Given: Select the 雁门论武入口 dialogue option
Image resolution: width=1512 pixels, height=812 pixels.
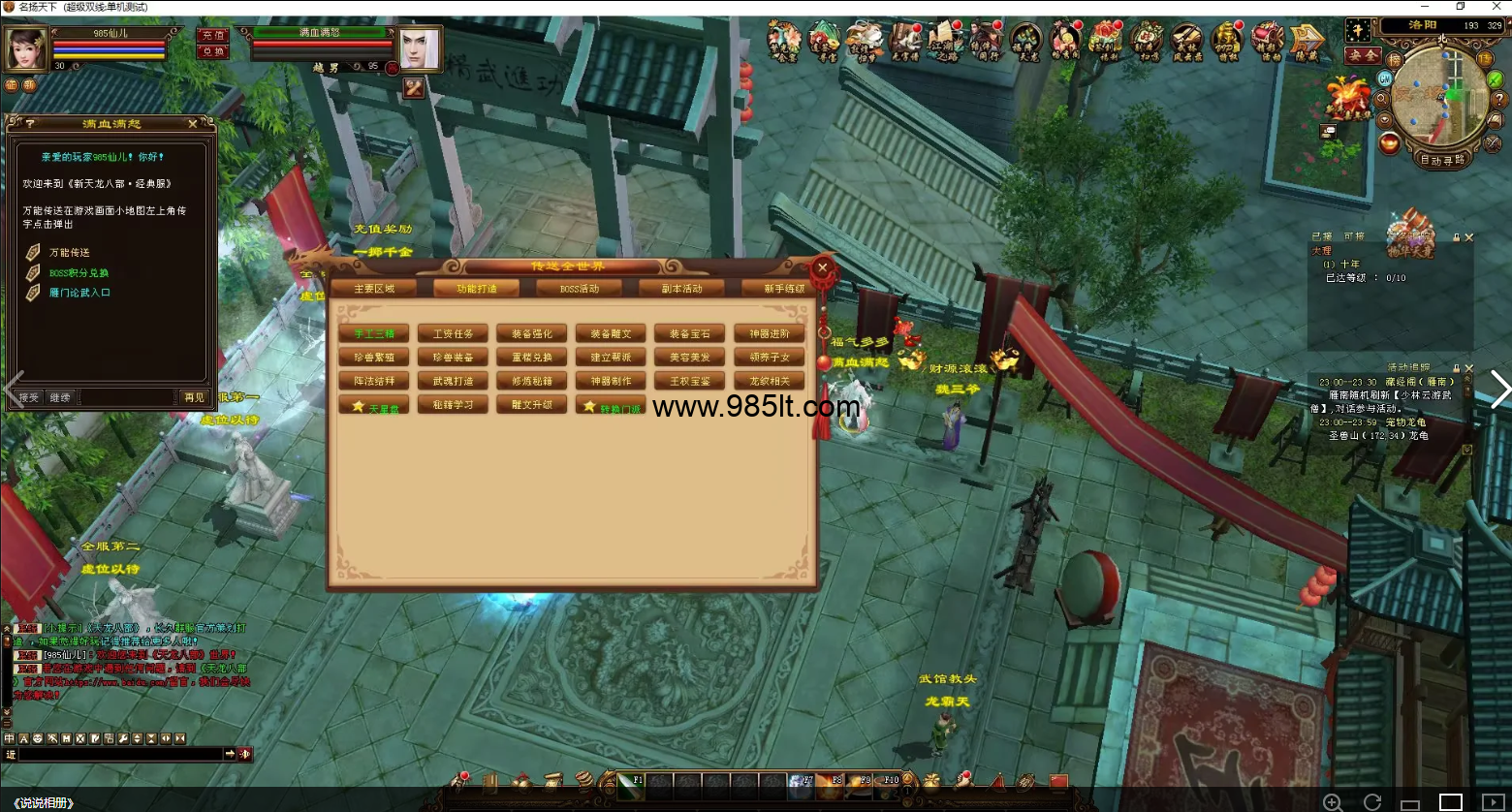Looking at the screenshot, I should (79, 293).
